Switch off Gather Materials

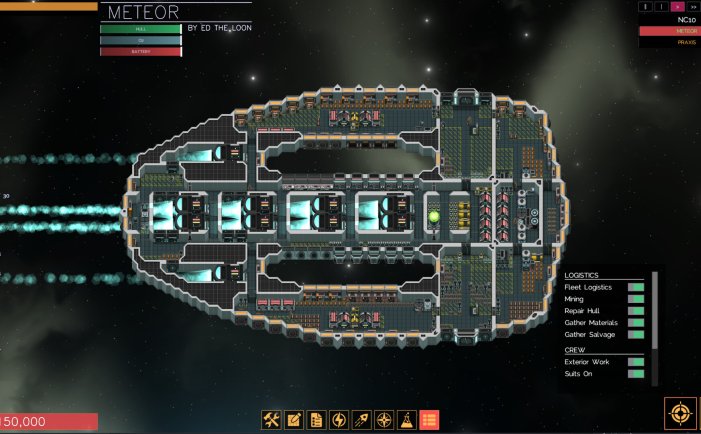pyautogui.click(x=635, y=323)
